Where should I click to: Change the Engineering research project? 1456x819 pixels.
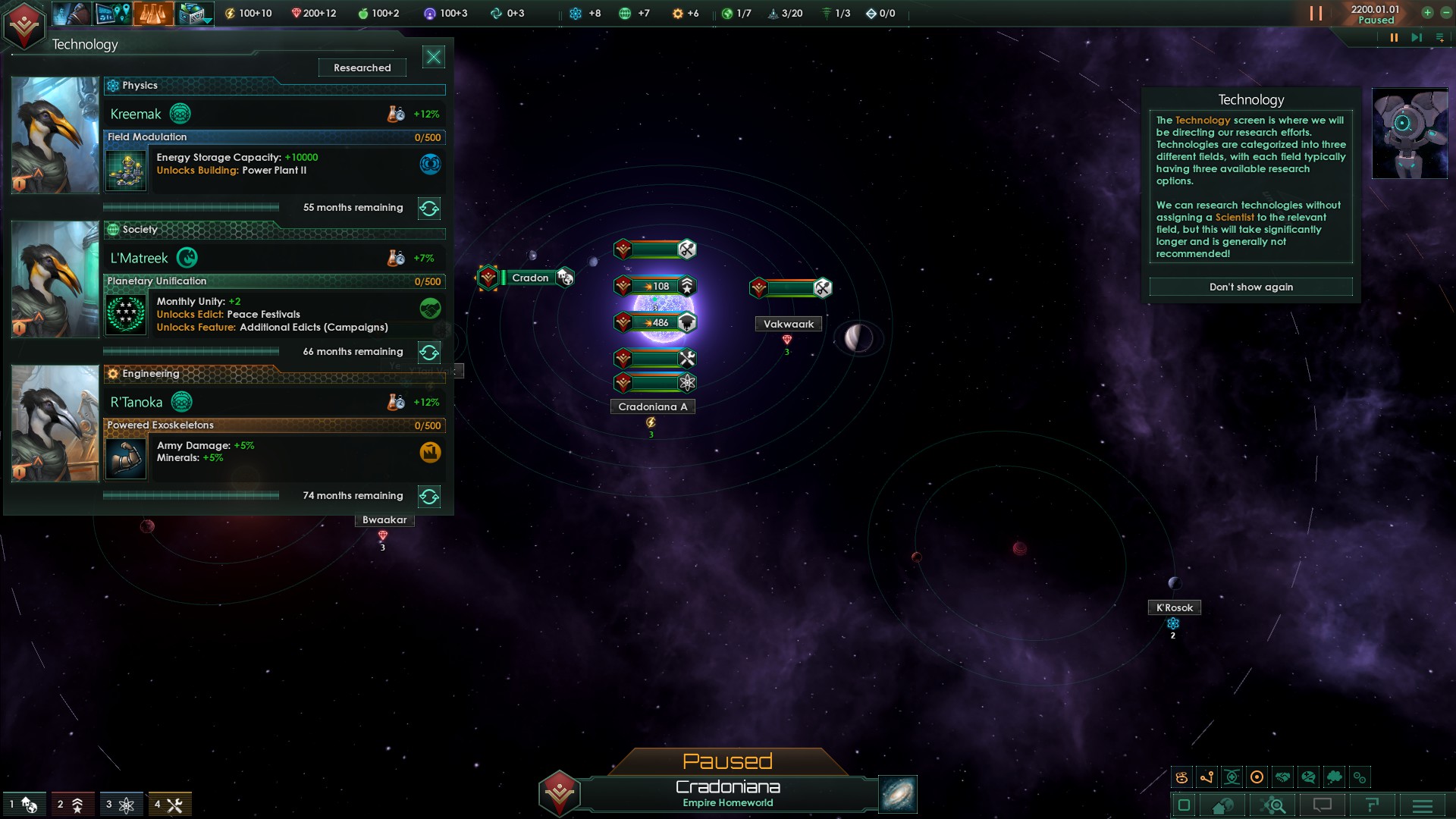coord(429,496)
